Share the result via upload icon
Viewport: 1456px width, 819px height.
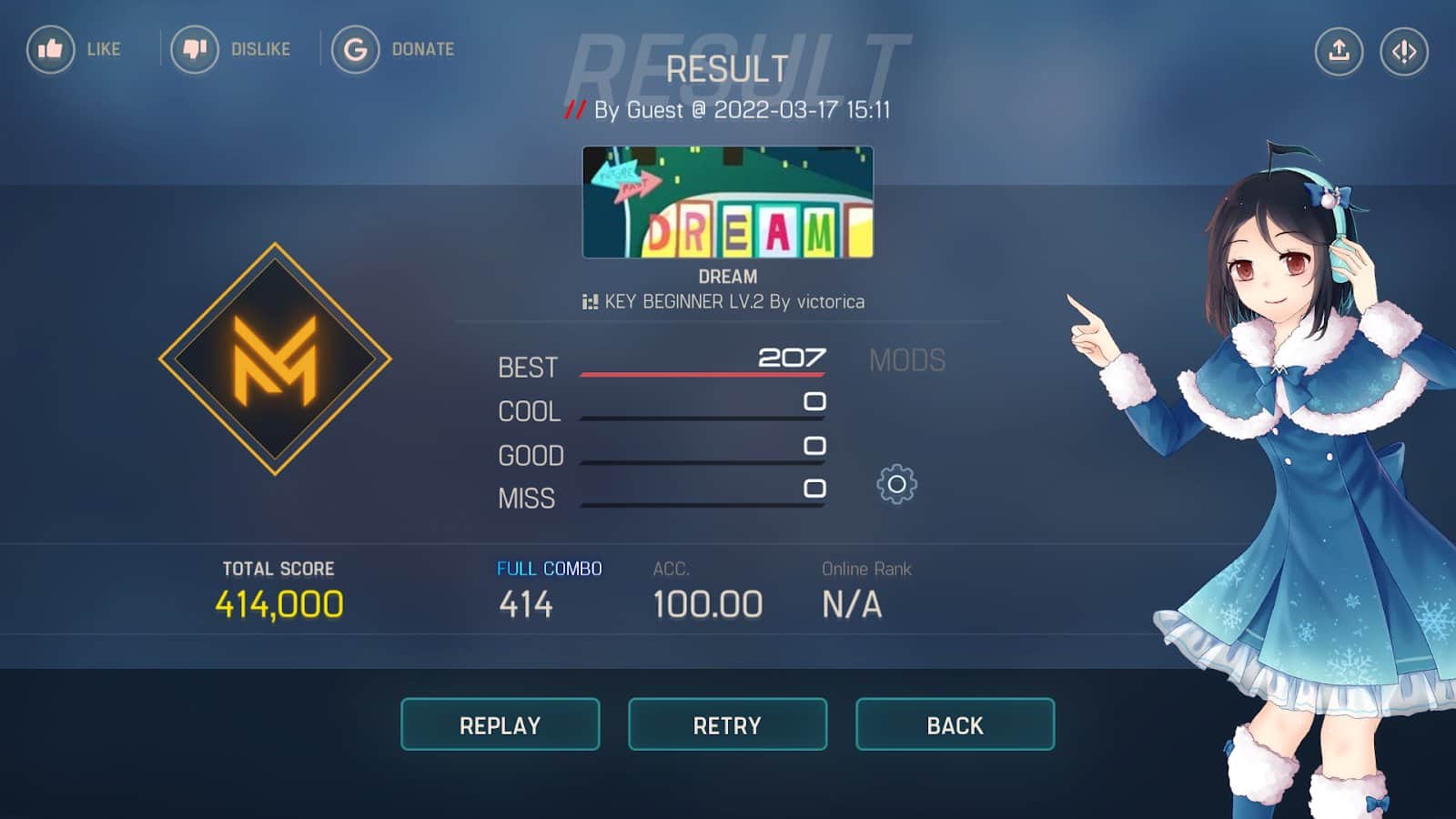(1339, 51)
